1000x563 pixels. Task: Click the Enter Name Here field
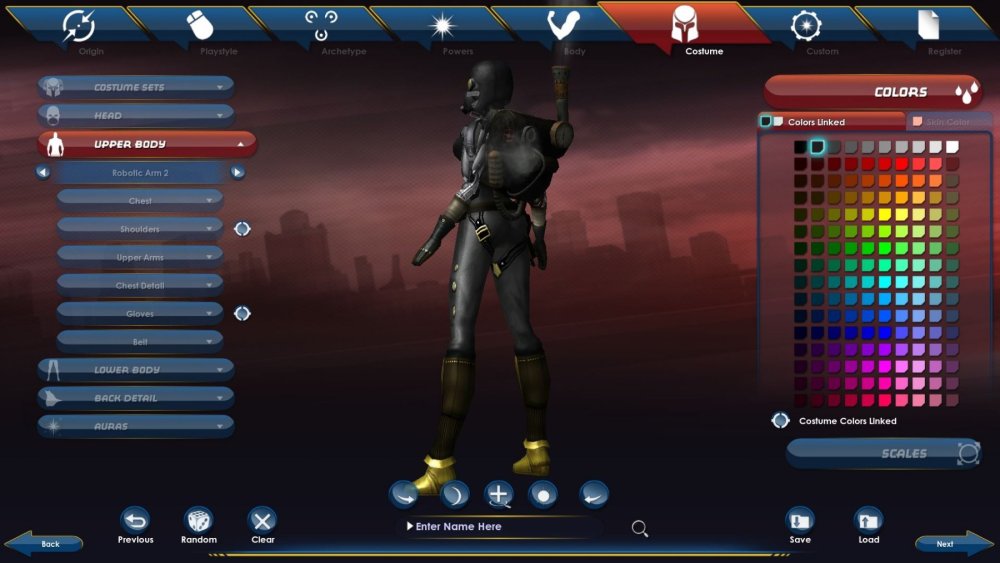pyautogui.click(x=500, y=527)
